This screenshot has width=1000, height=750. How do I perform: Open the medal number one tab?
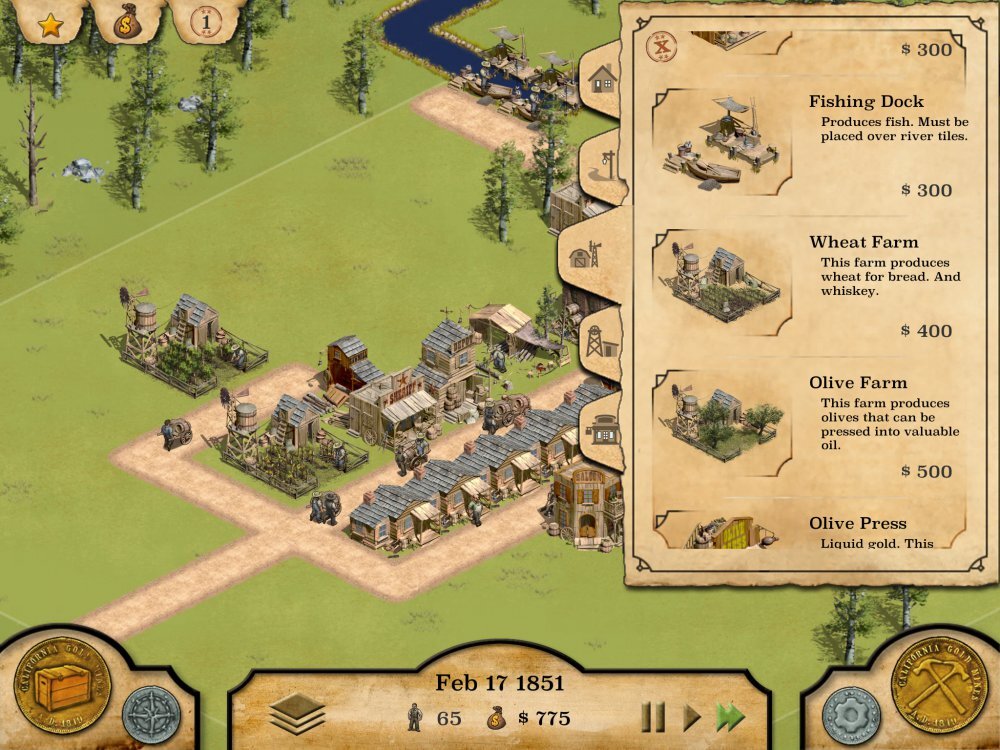click(205, 20)
